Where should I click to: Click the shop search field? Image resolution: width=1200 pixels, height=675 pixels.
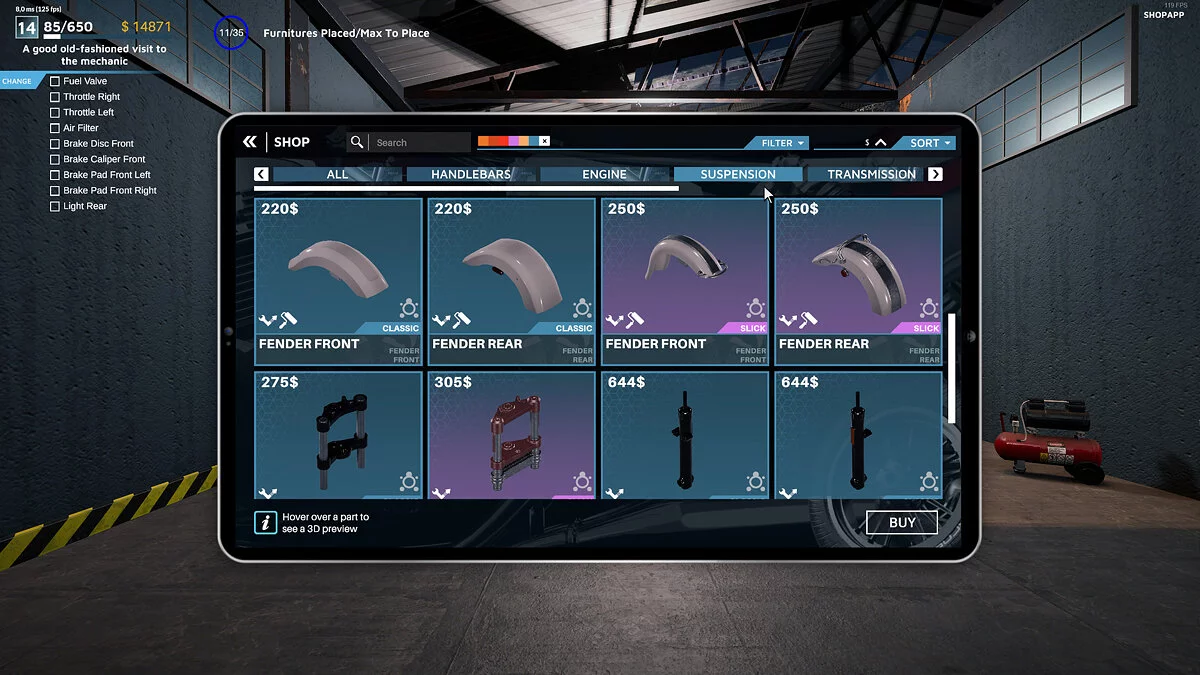coord(418,142)
